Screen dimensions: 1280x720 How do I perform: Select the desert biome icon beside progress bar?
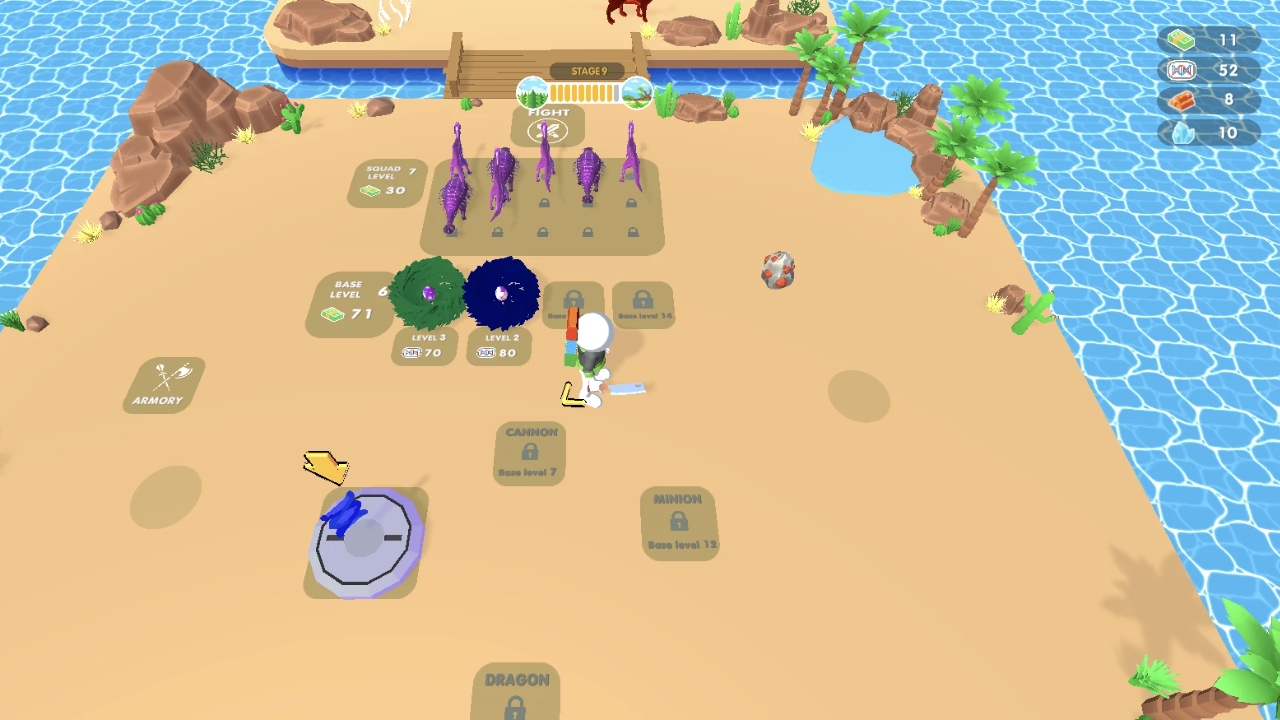click(x=638, y=92)
